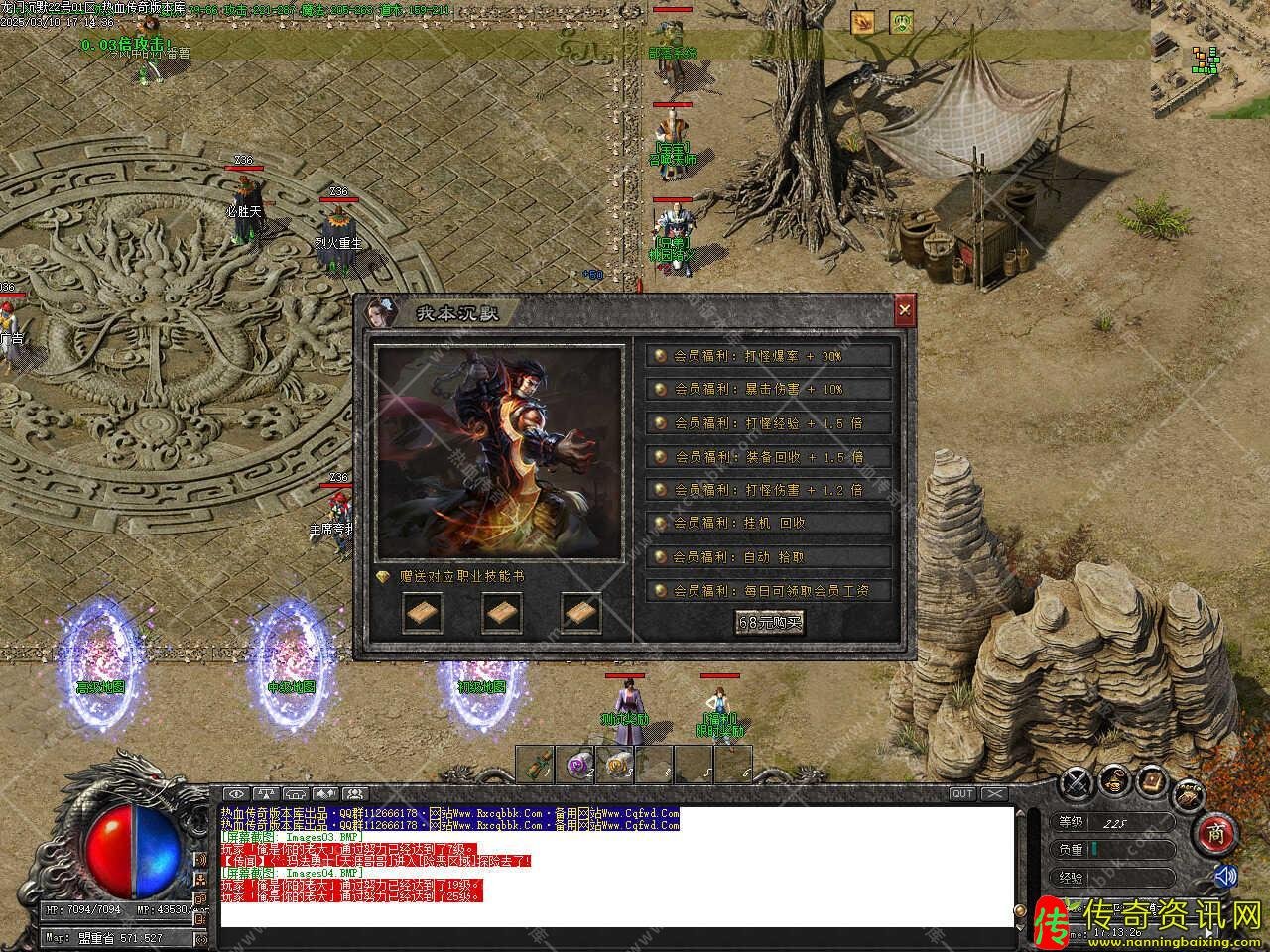Select the 打怪爆率 +30% benefit row
The image size is (1270, 952).
click(769, 356)
